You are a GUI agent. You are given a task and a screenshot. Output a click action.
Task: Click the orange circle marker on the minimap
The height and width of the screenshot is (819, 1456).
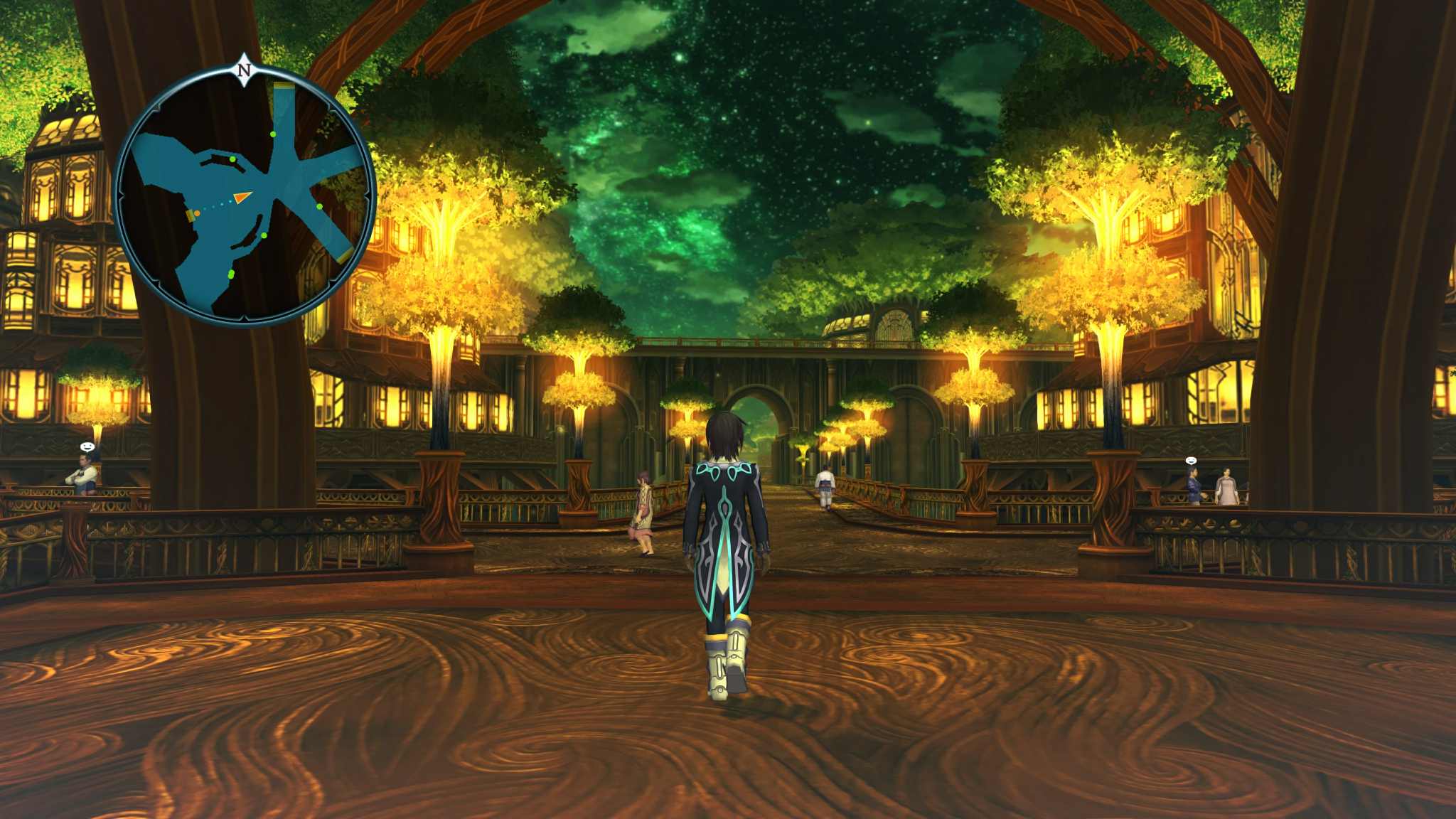[197, 213]
